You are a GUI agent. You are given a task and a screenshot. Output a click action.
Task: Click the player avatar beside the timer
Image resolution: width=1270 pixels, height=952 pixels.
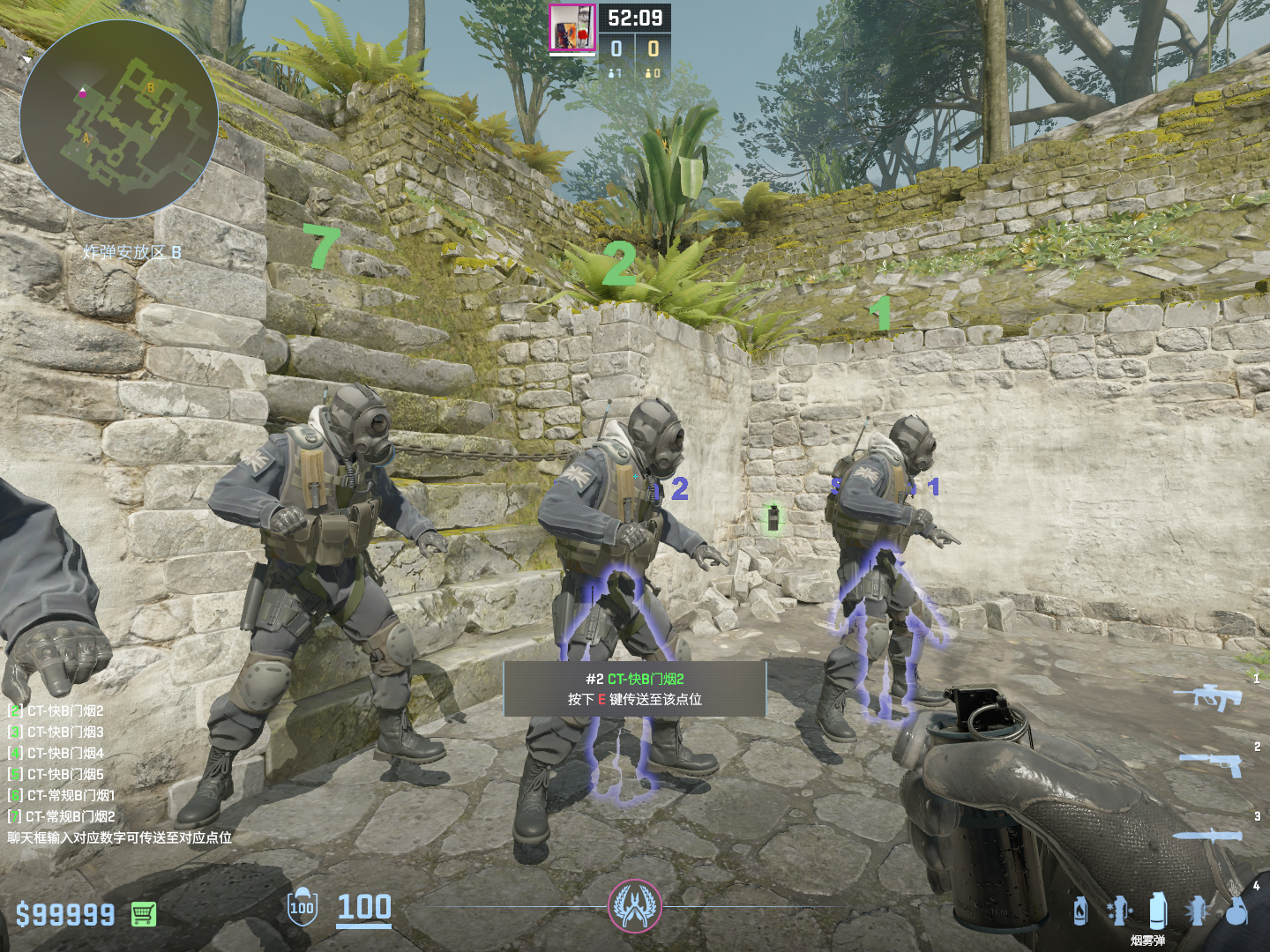pos(572,28)
